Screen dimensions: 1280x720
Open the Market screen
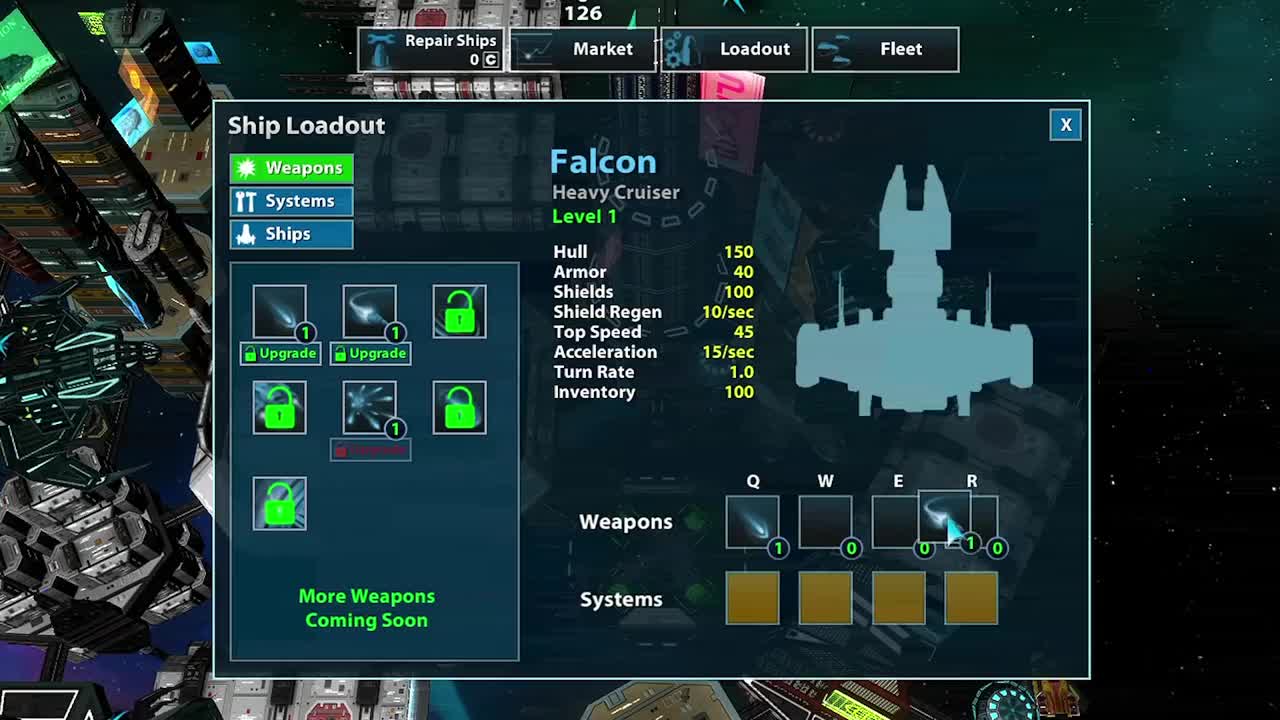click(583, 49)
